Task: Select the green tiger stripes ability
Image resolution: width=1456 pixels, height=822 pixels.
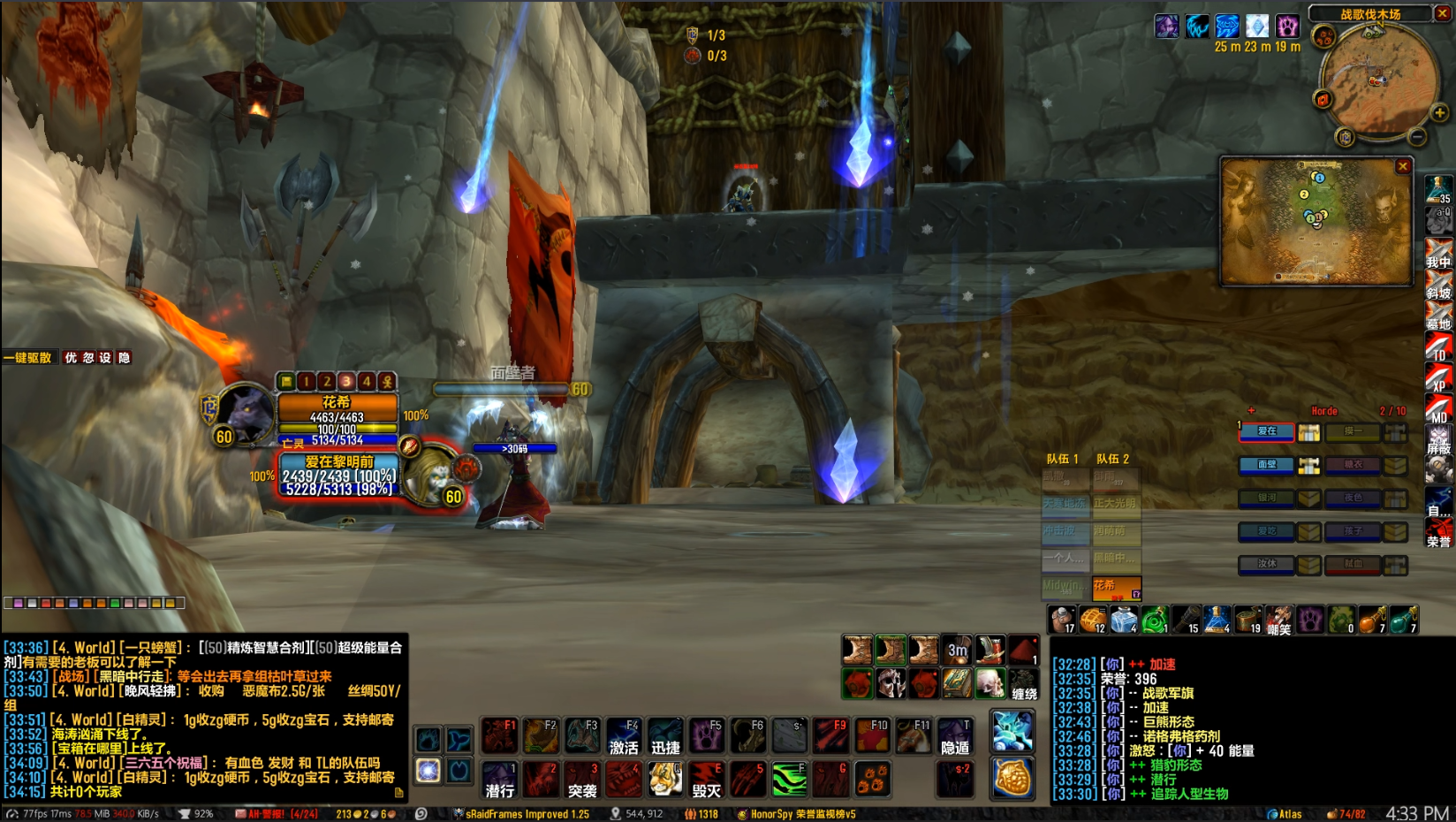Action: 789,780
